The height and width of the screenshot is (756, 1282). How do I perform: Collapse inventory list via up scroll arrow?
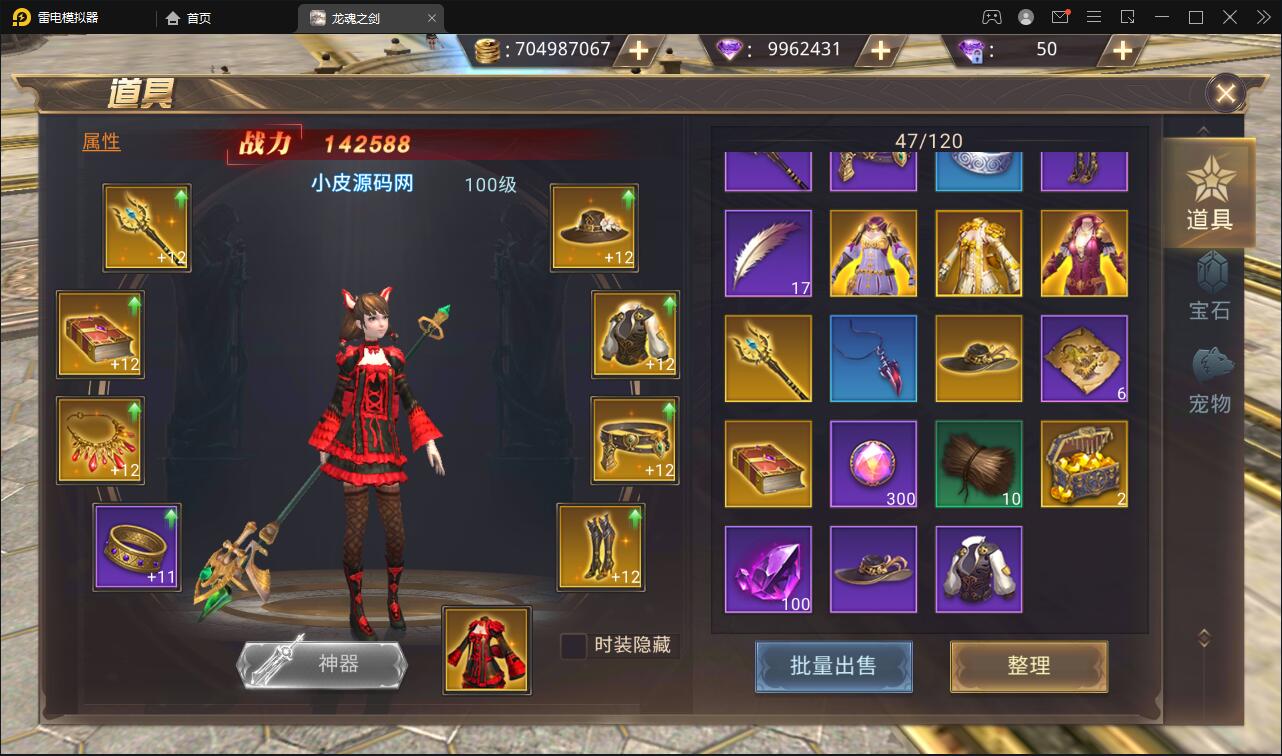click(1203, 129)
